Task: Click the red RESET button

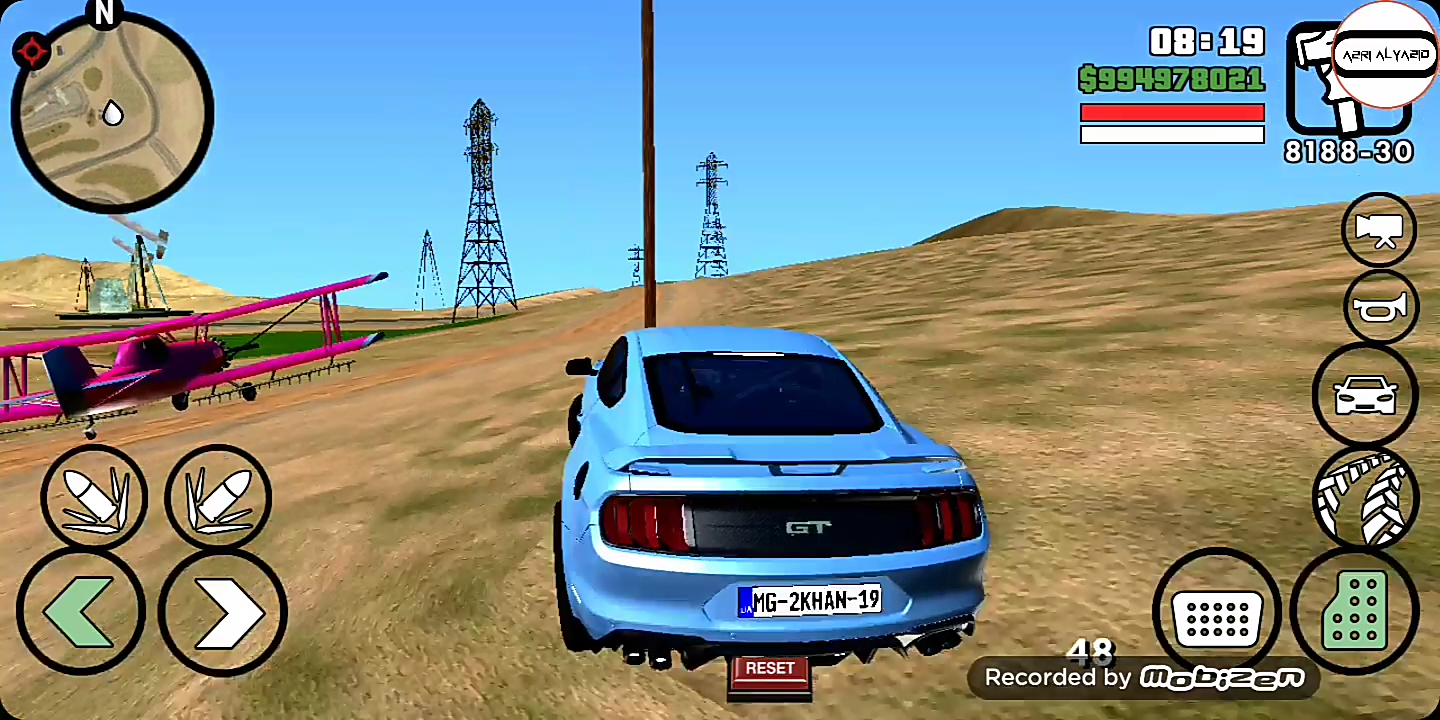Action: [x=769, y=669]
